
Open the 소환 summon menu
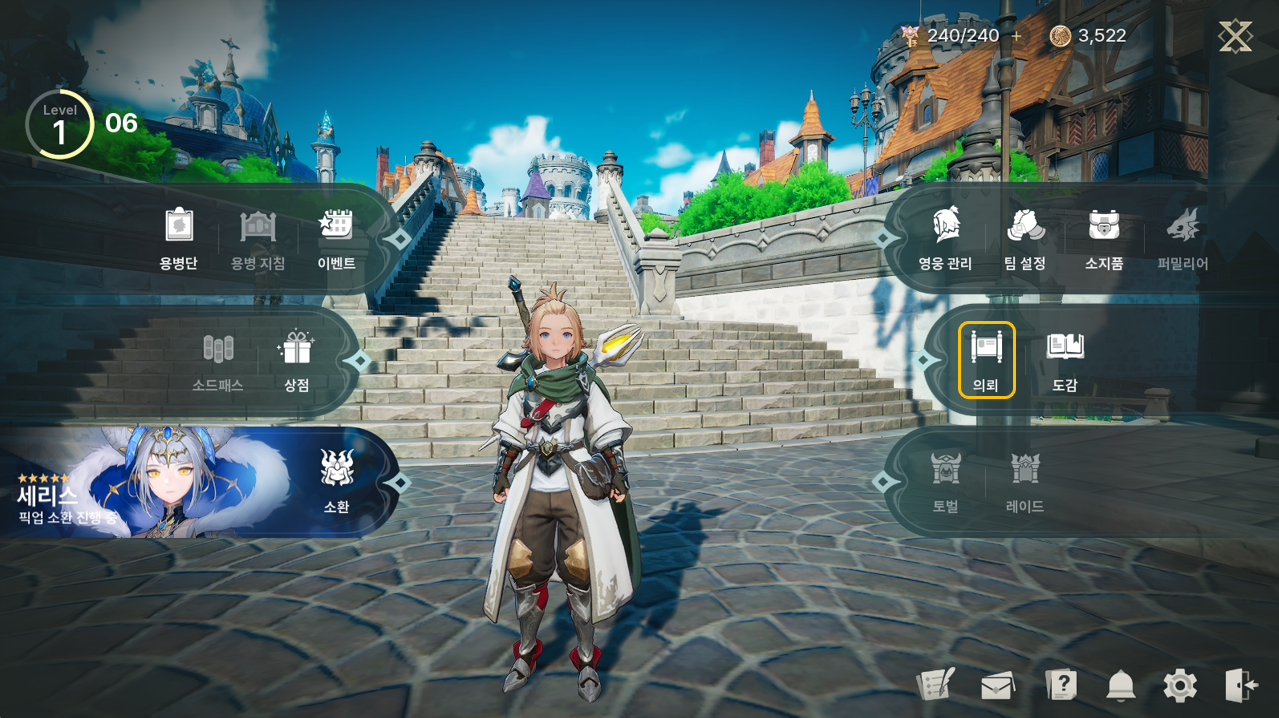point(336,482)
